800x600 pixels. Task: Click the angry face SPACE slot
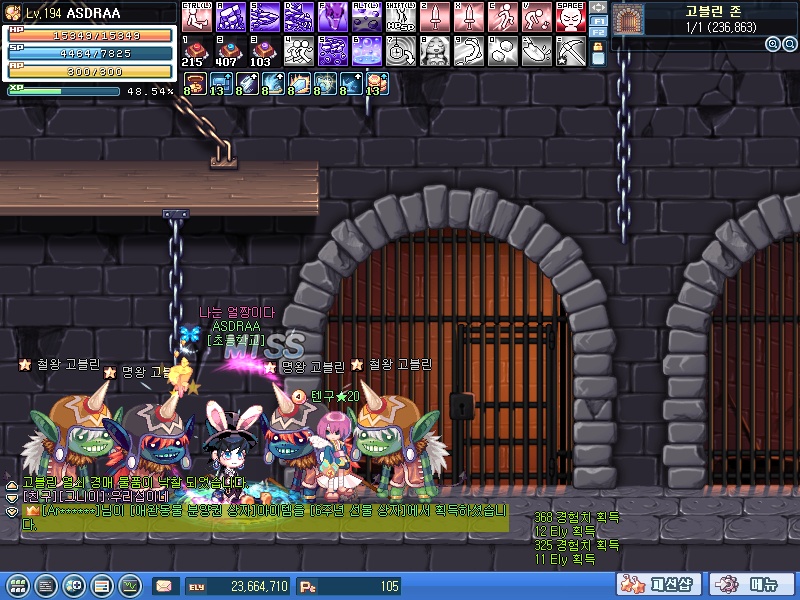pos(570,16)
